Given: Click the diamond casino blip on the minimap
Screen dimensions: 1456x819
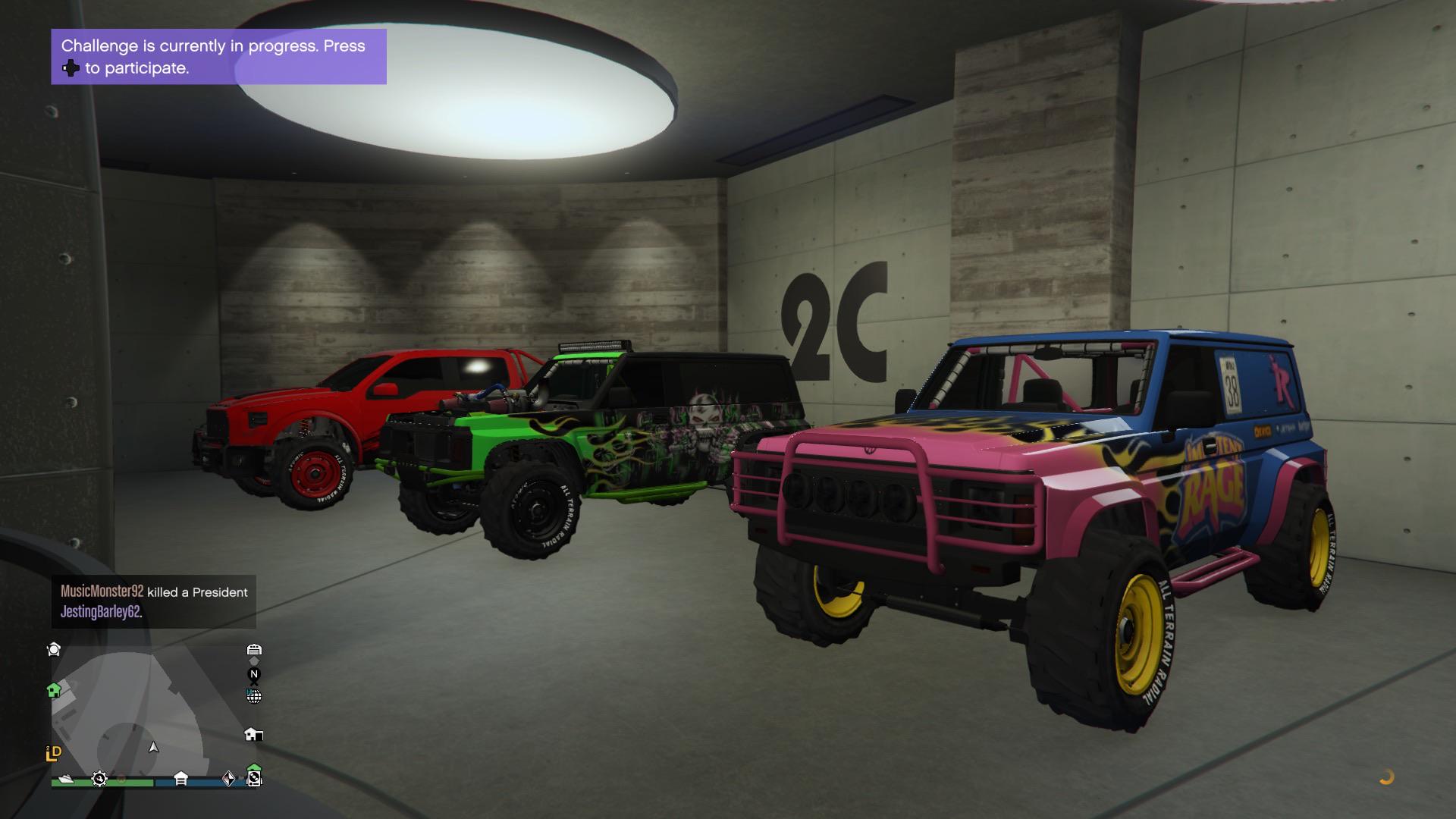Looking at the screenshot, I should [228, 779].
